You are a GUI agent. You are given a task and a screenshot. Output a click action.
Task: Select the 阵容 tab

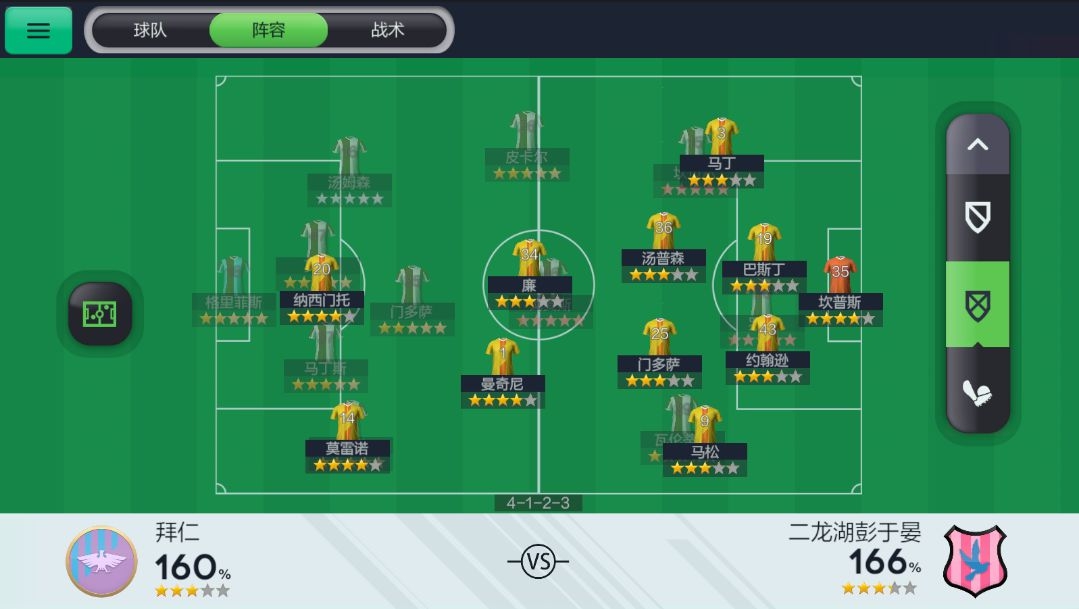click(x=268, y=30)
